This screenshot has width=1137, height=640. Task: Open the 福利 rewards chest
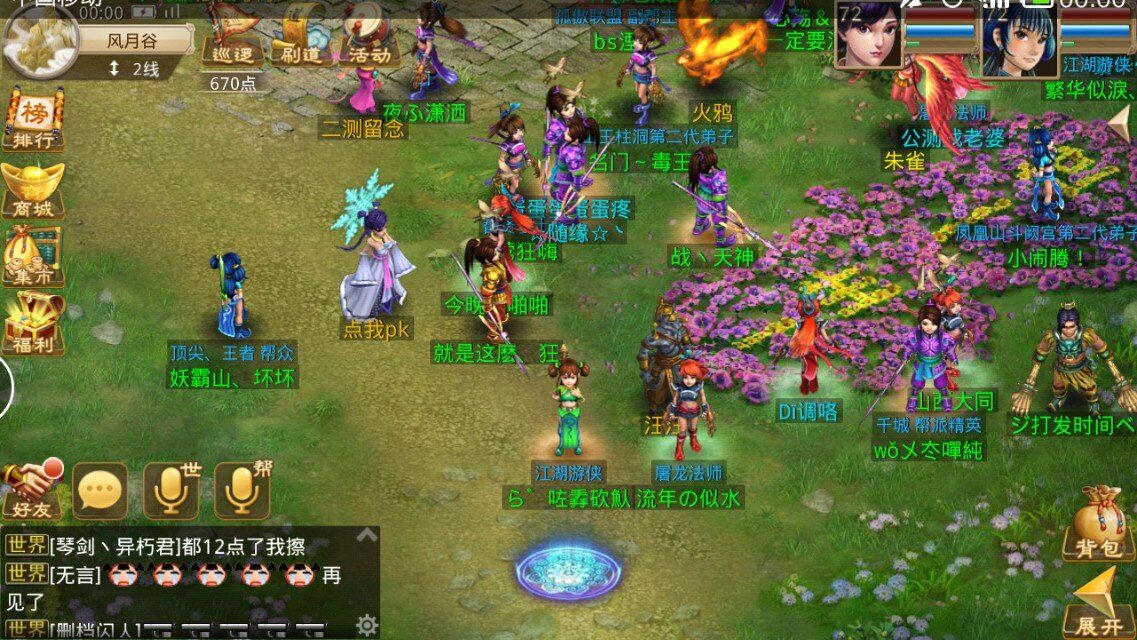tap(33, 324)
